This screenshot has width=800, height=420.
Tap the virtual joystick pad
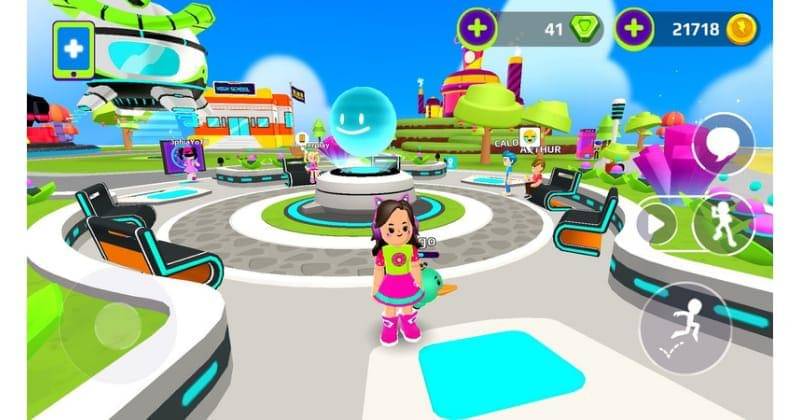point(114,323)
